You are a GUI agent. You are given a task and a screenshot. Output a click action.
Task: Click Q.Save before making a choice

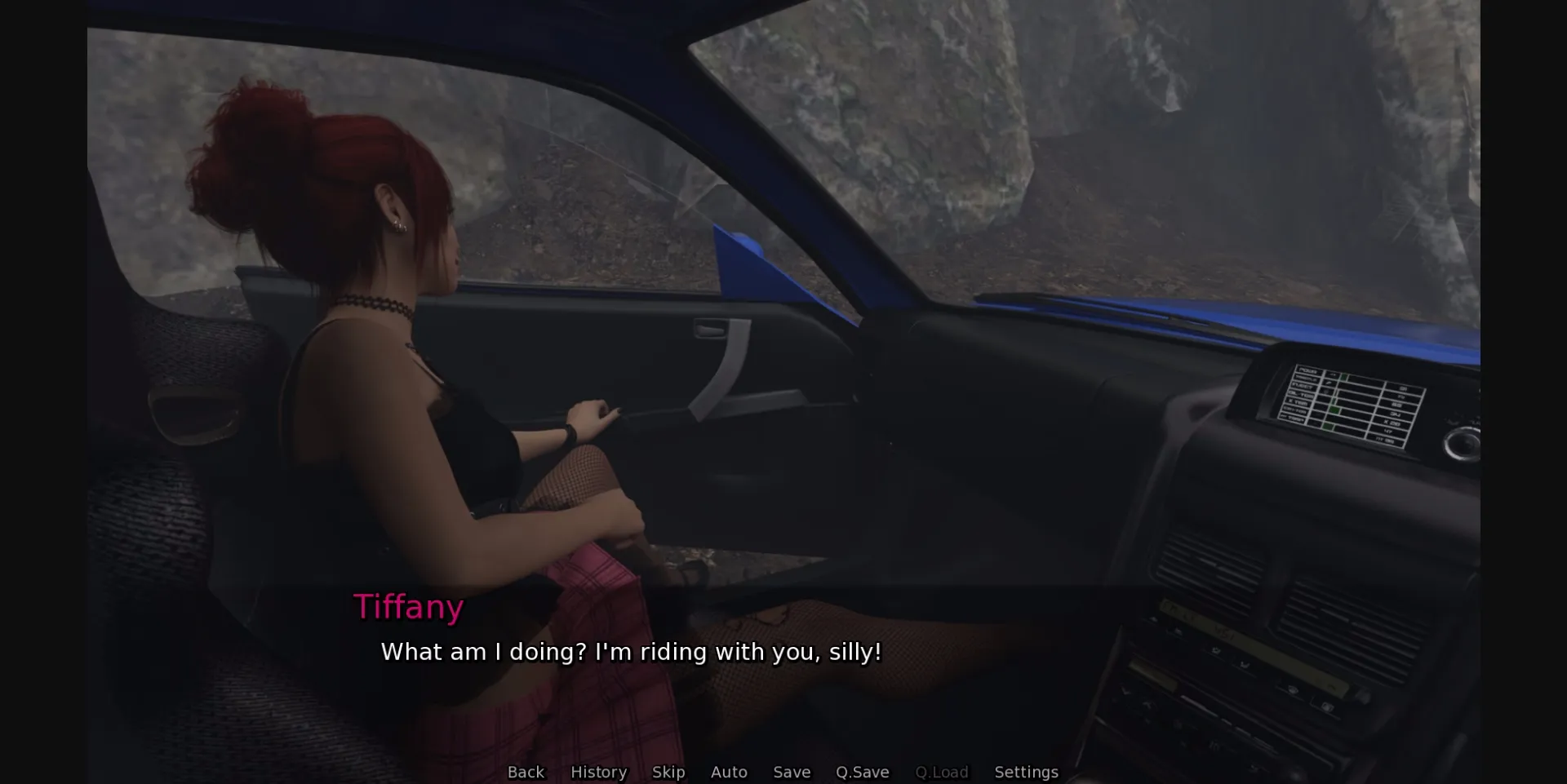(x=863, y=772)
